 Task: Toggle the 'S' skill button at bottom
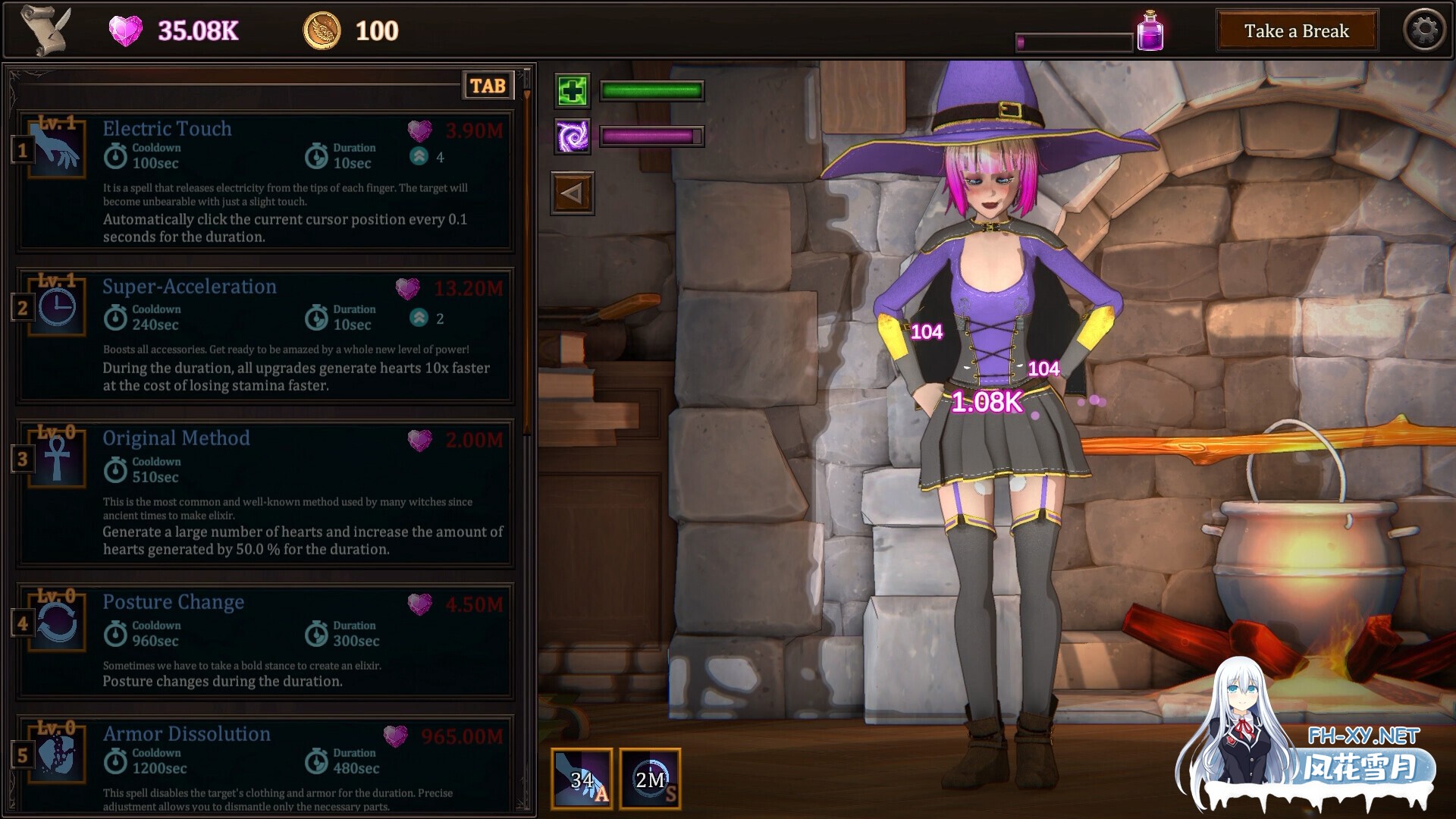tap(651, 779)
